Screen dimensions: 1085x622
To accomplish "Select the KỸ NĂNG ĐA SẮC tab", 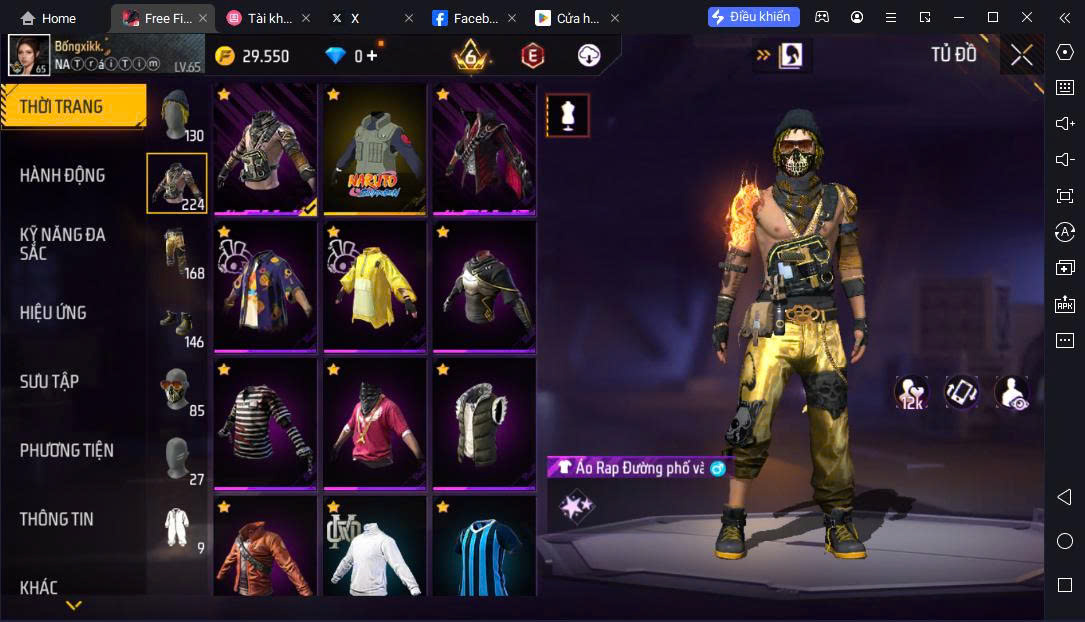I will point(62,243).
